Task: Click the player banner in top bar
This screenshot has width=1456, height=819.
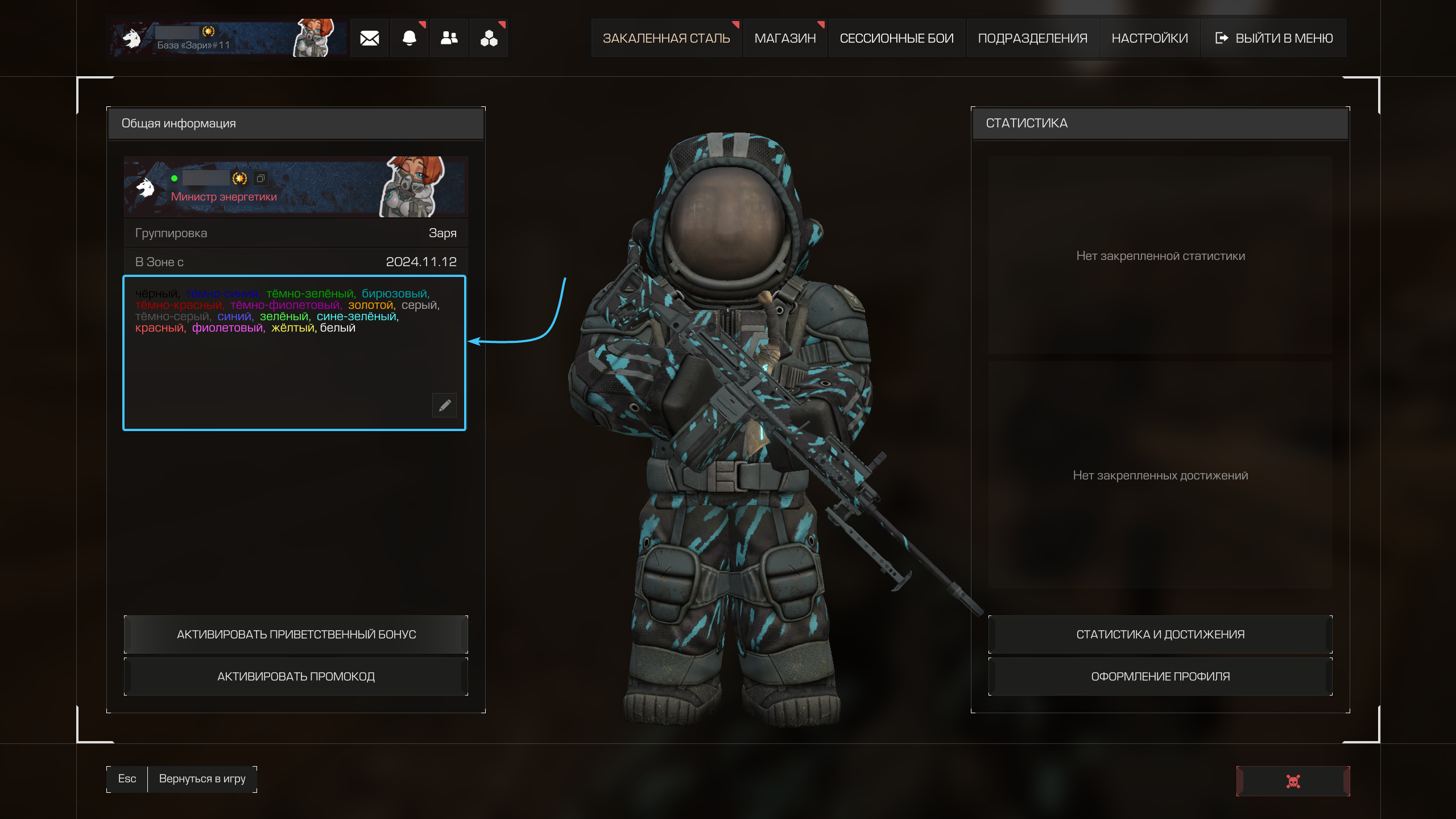Action: click(227, 38)
